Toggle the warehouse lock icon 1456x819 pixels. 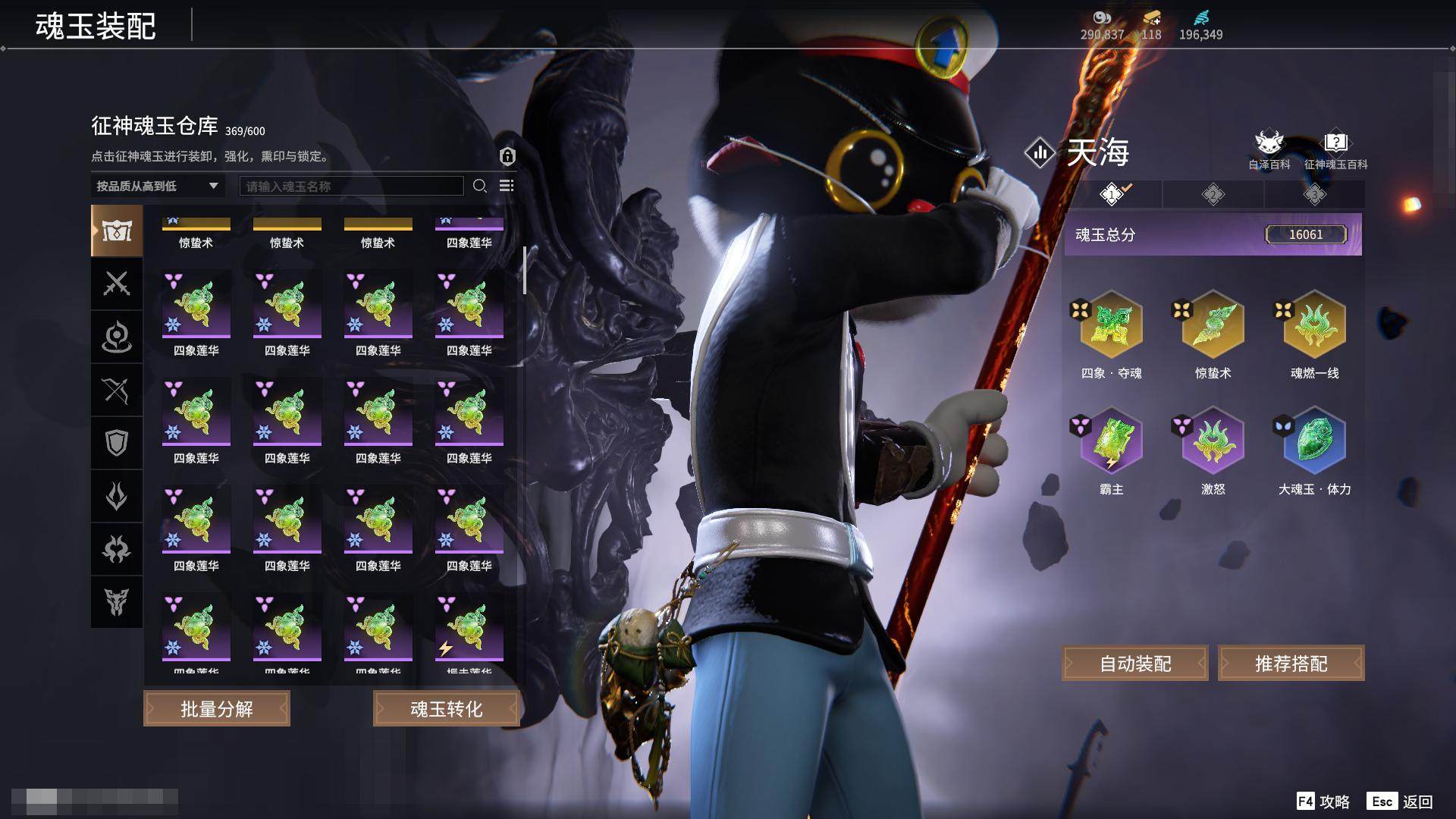click(507, 156)
